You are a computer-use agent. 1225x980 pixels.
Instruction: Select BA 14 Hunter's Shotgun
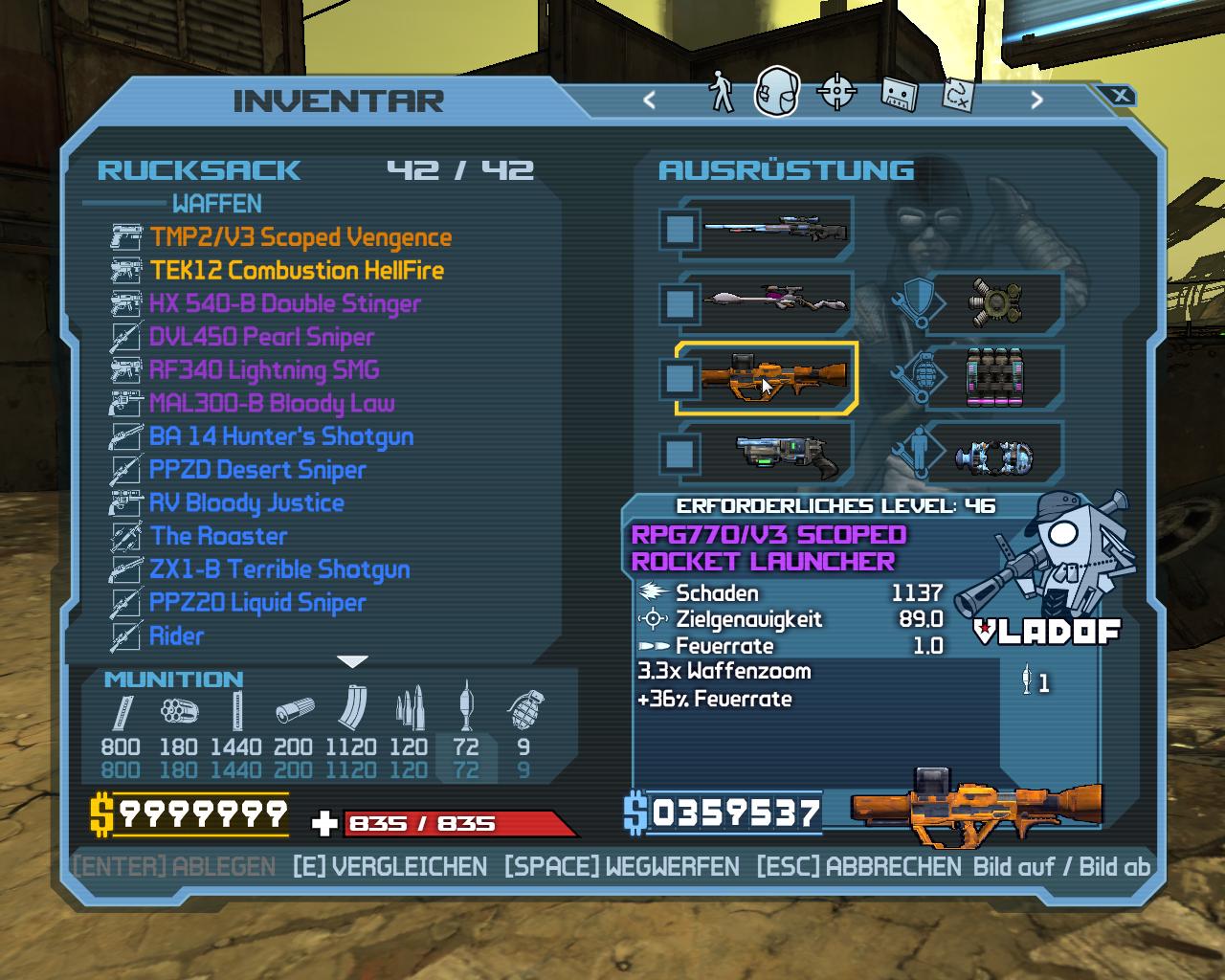[281, 436]
